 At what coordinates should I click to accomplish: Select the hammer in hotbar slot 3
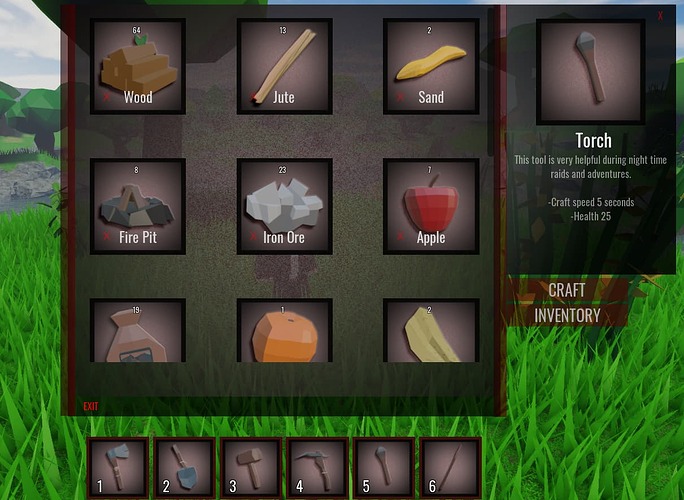[x=251, y=468]
